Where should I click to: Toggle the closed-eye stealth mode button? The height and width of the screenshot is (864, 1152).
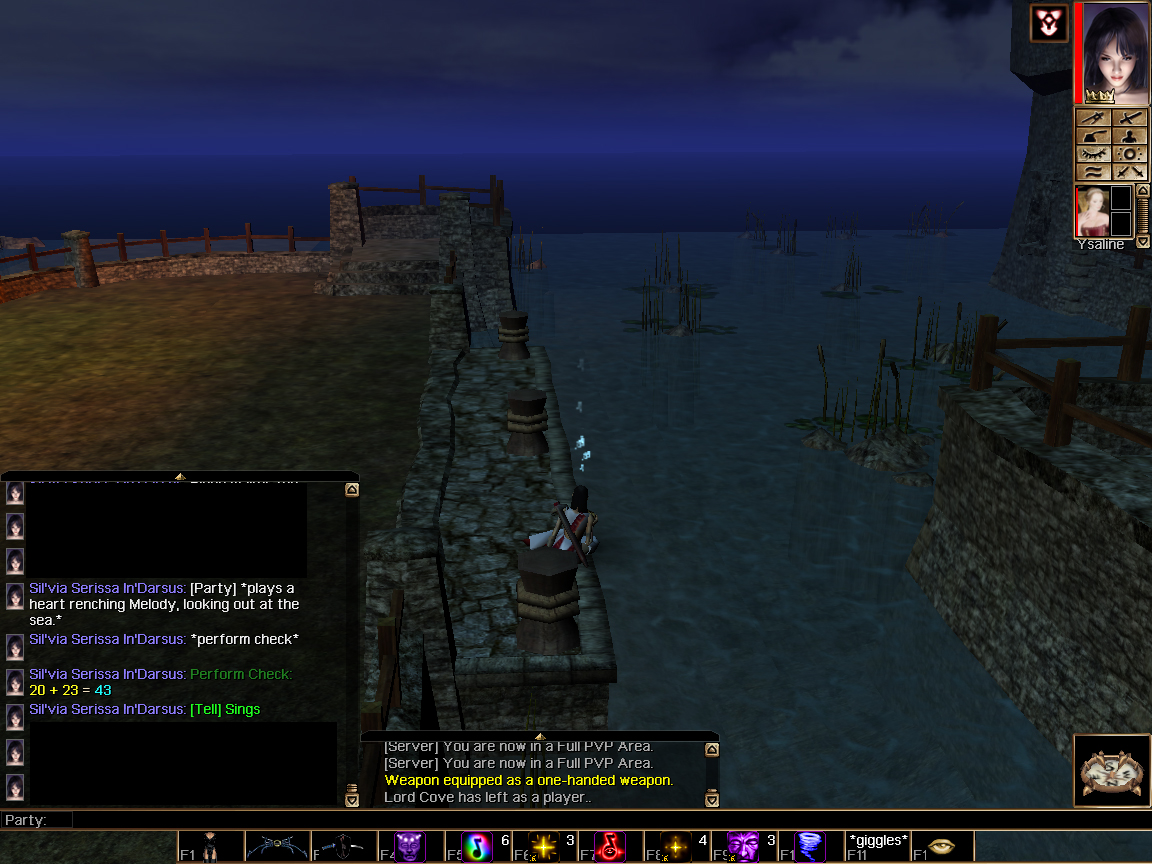[1094, 154]
